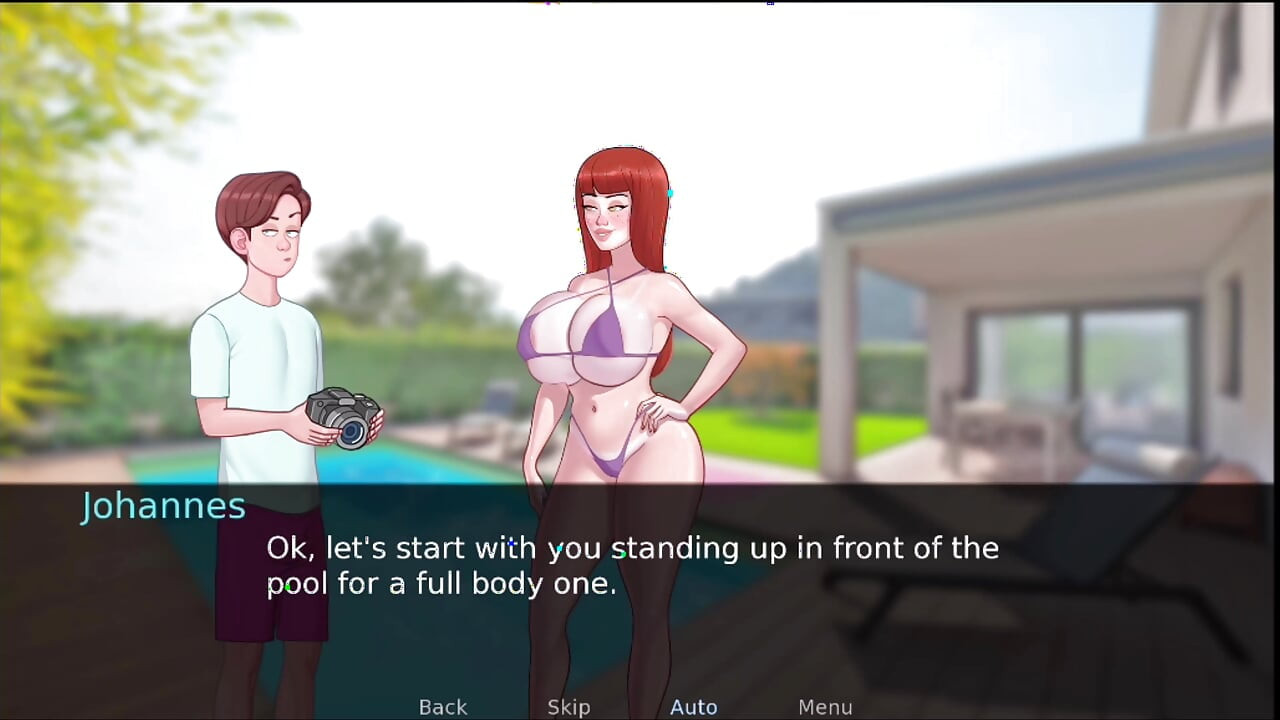Viewport: 1280px width, 720px height.
Task: Click the Back label to rewind dialogue
Action: [442, 707]
